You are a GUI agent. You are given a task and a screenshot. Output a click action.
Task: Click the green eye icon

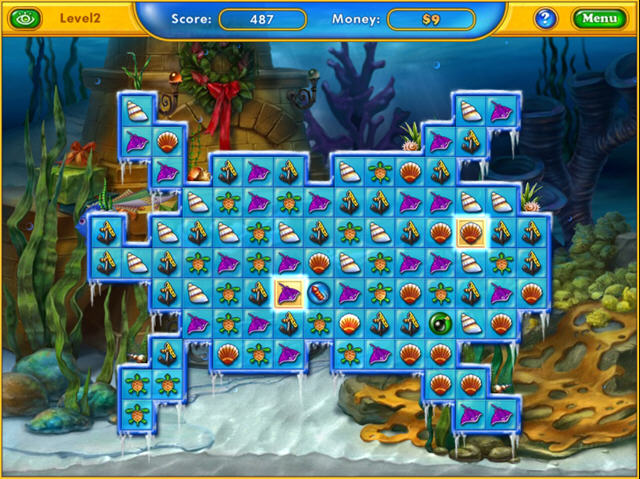25,18
